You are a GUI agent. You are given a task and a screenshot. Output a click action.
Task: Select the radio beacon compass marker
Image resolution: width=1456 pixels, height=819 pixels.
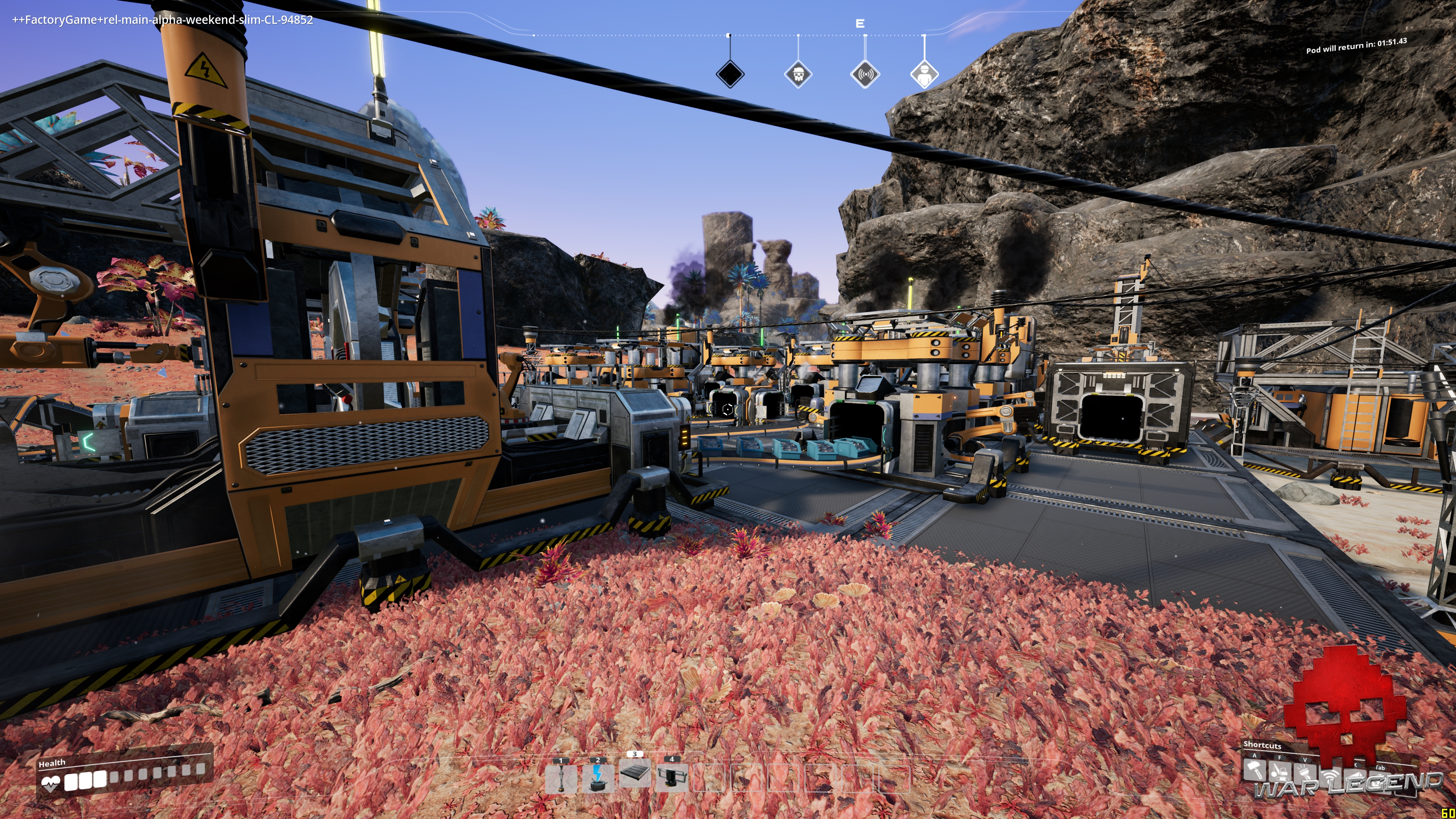tap(865, 74)
